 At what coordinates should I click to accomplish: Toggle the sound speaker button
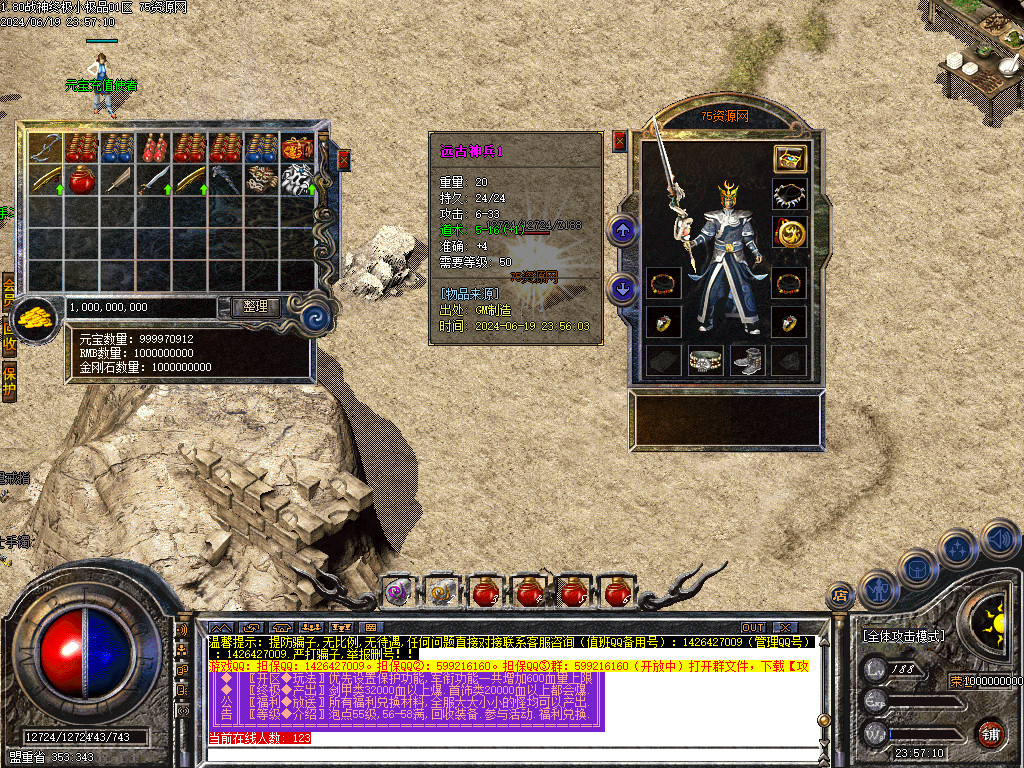(1000, 539)
